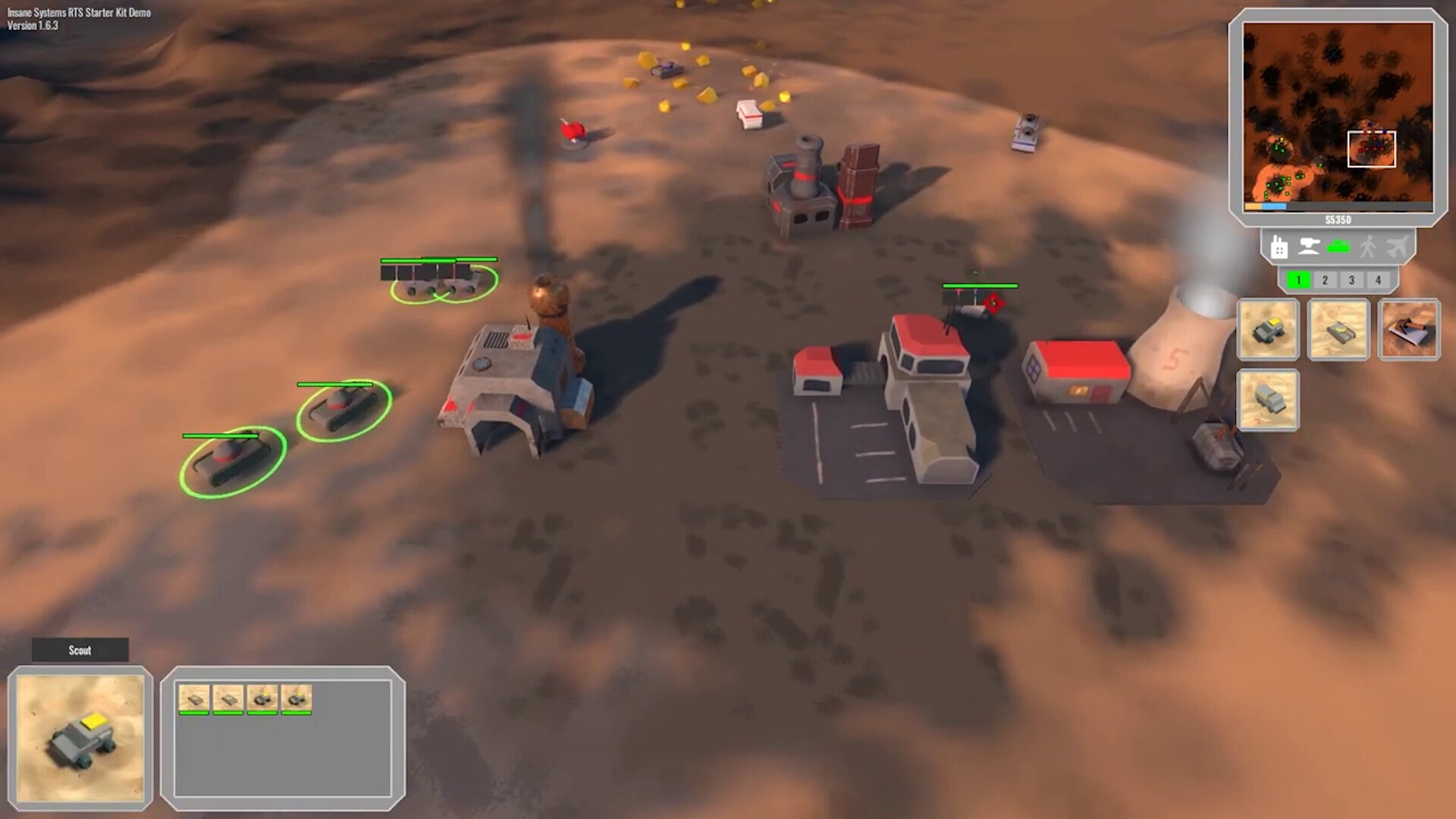Queue a tank from the build panel
This screenshot has width=1456, height=819.
[x=1338, y=329]
